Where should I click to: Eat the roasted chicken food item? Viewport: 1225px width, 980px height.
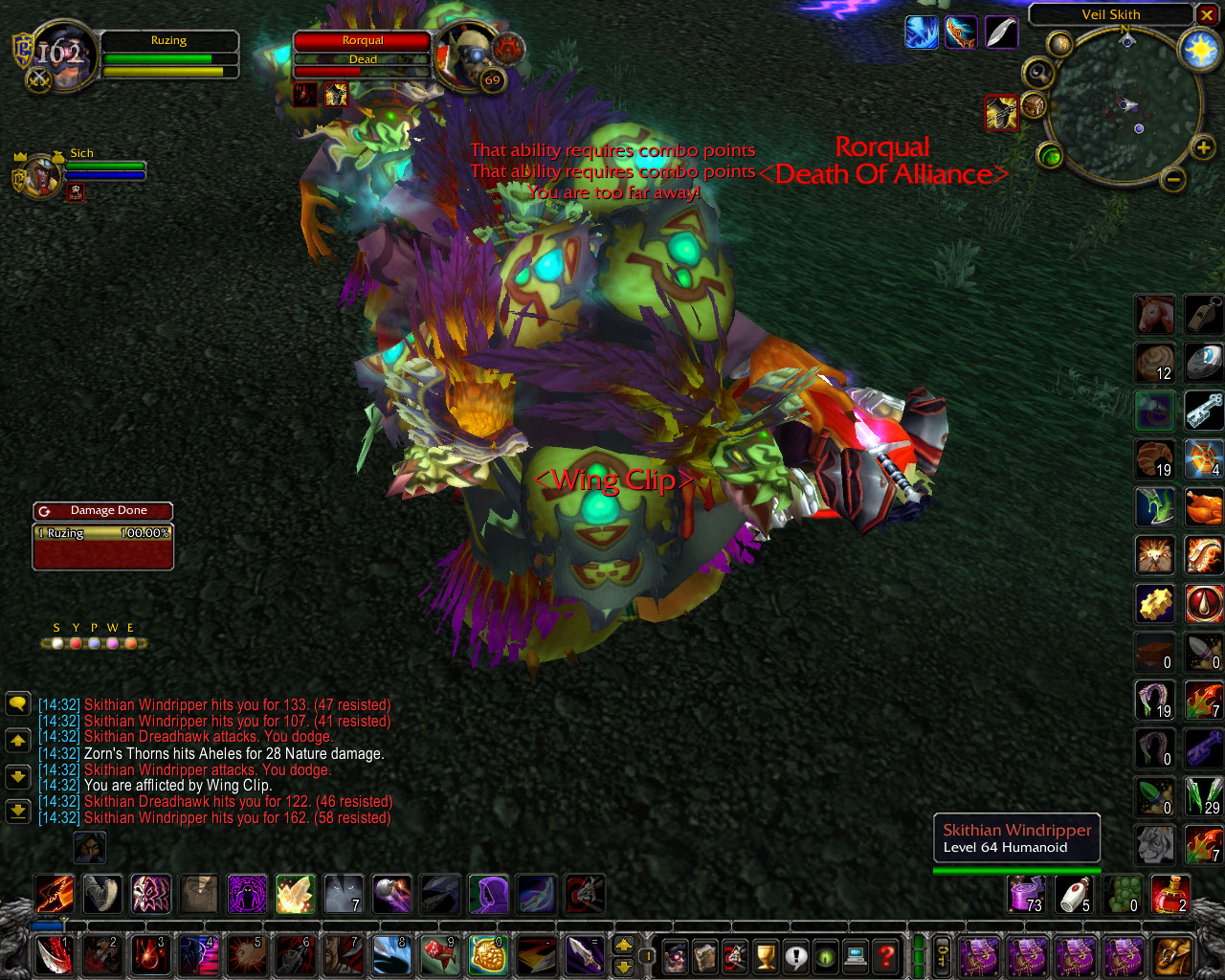click(x=1203, y=507)
